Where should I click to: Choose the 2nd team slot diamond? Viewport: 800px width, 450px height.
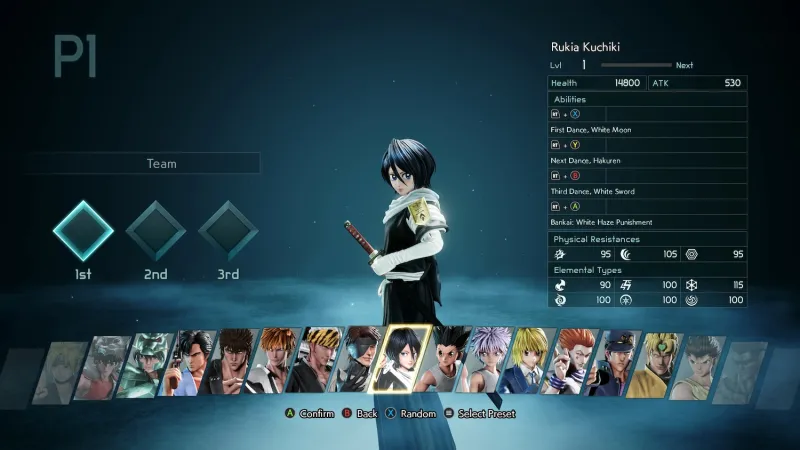(x=155, y=231)
